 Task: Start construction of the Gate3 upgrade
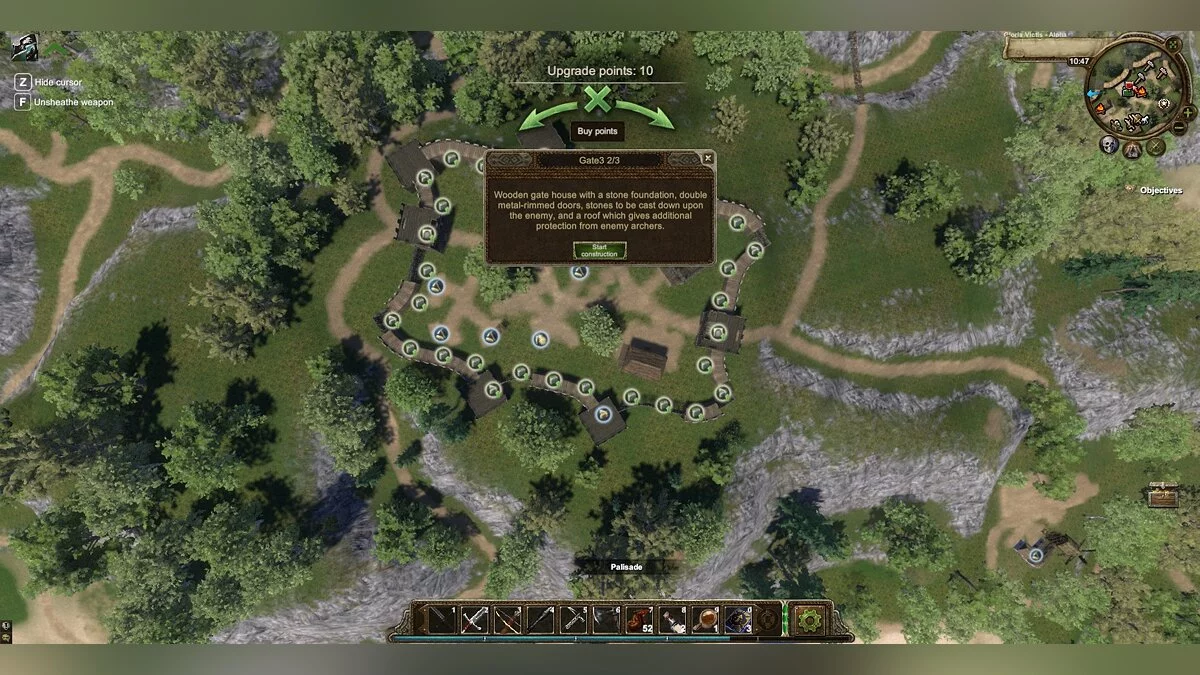pyautogui.click(x=599, y=250)
